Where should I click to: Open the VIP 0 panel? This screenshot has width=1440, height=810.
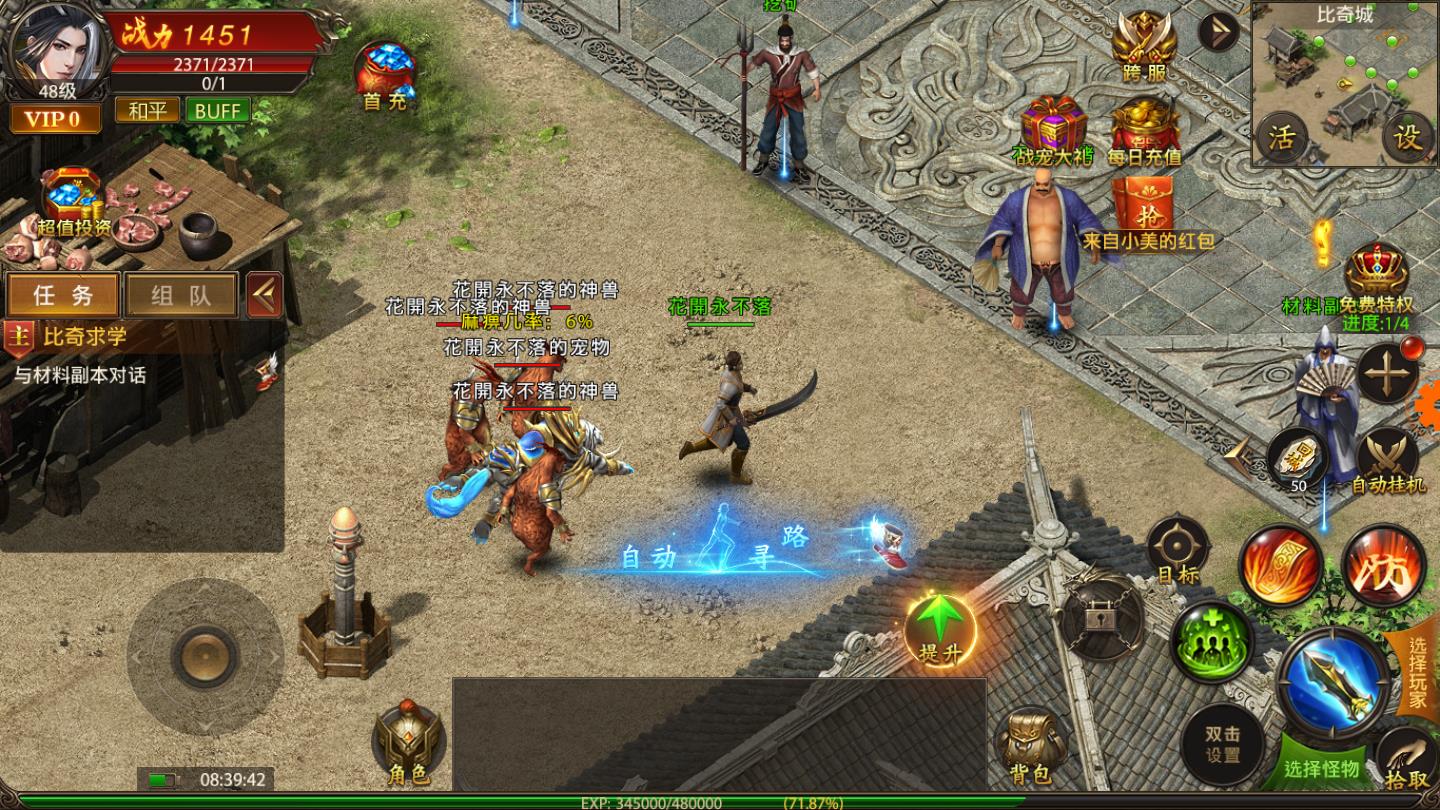coord(55,120)
